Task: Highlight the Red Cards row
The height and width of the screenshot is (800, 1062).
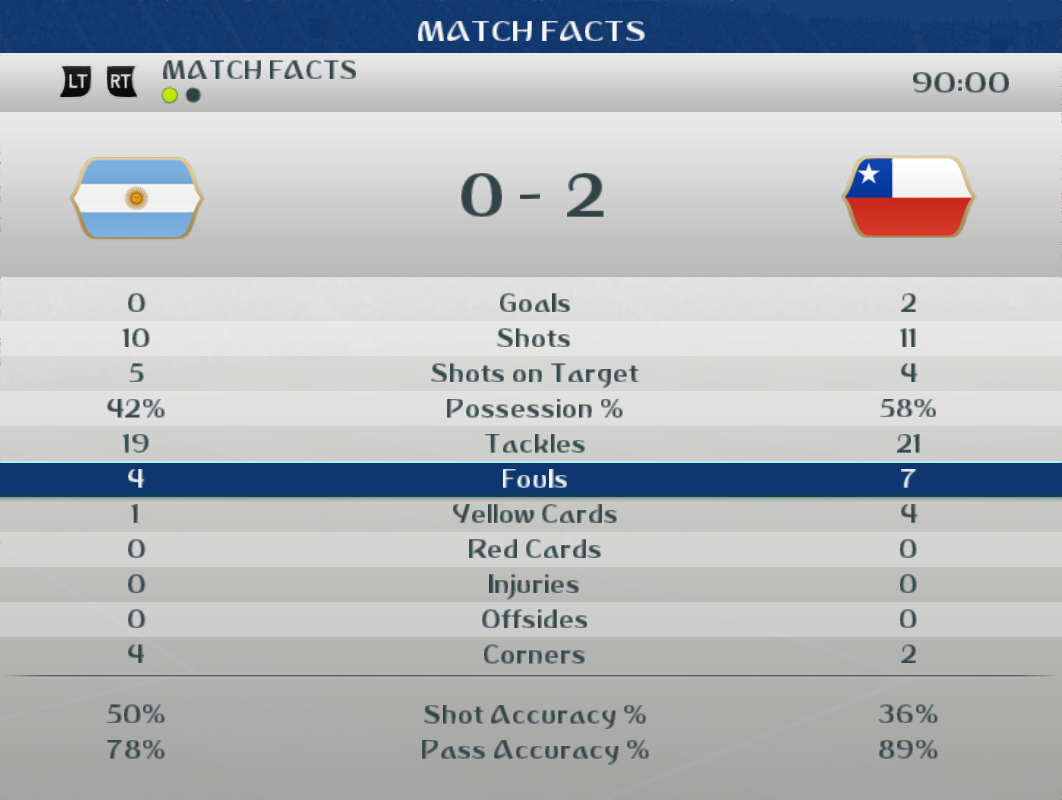Action: pos(534,549)
